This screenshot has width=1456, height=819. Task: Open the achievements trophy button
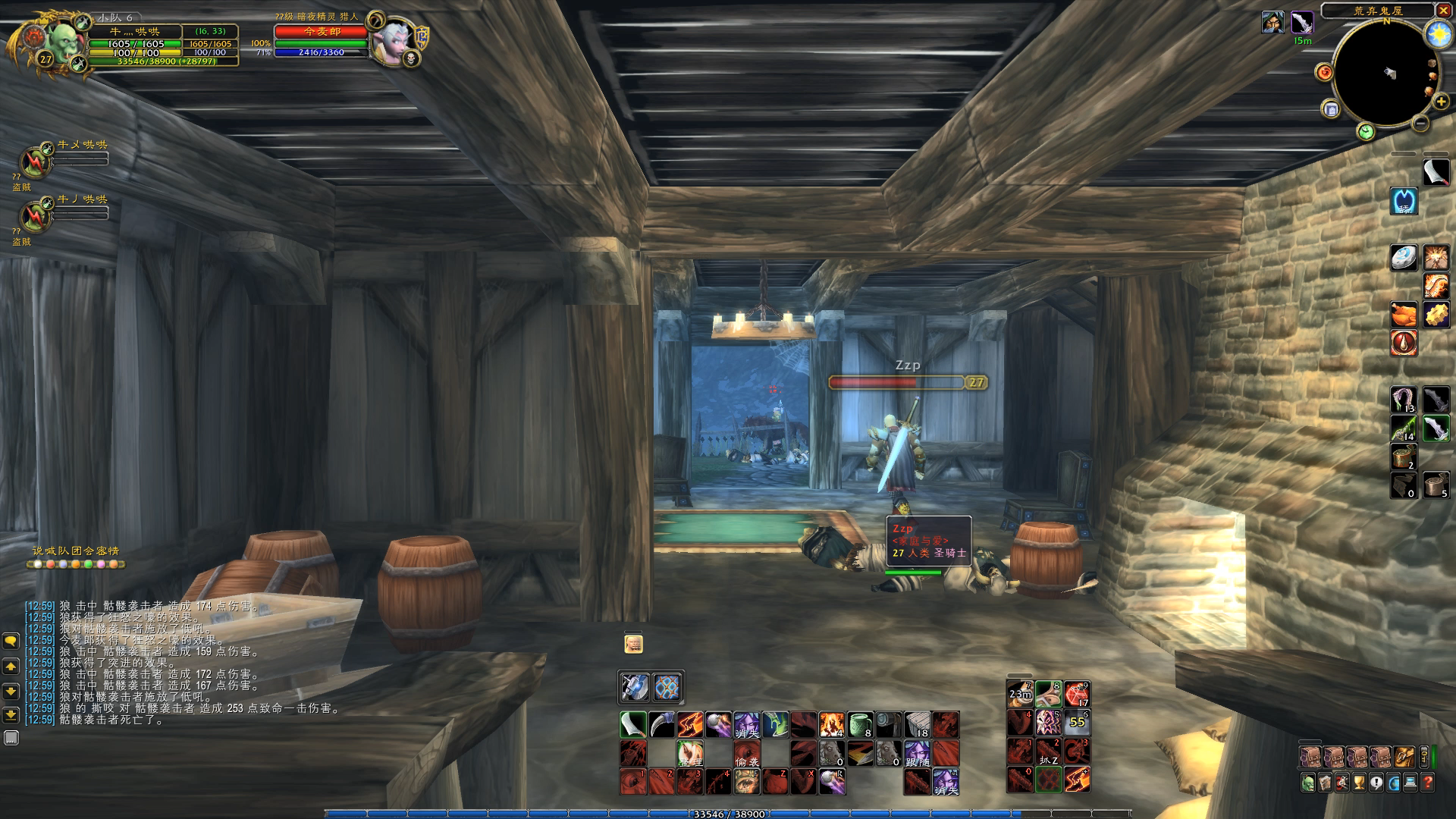pyautogui.click(x=1360, y=783)
